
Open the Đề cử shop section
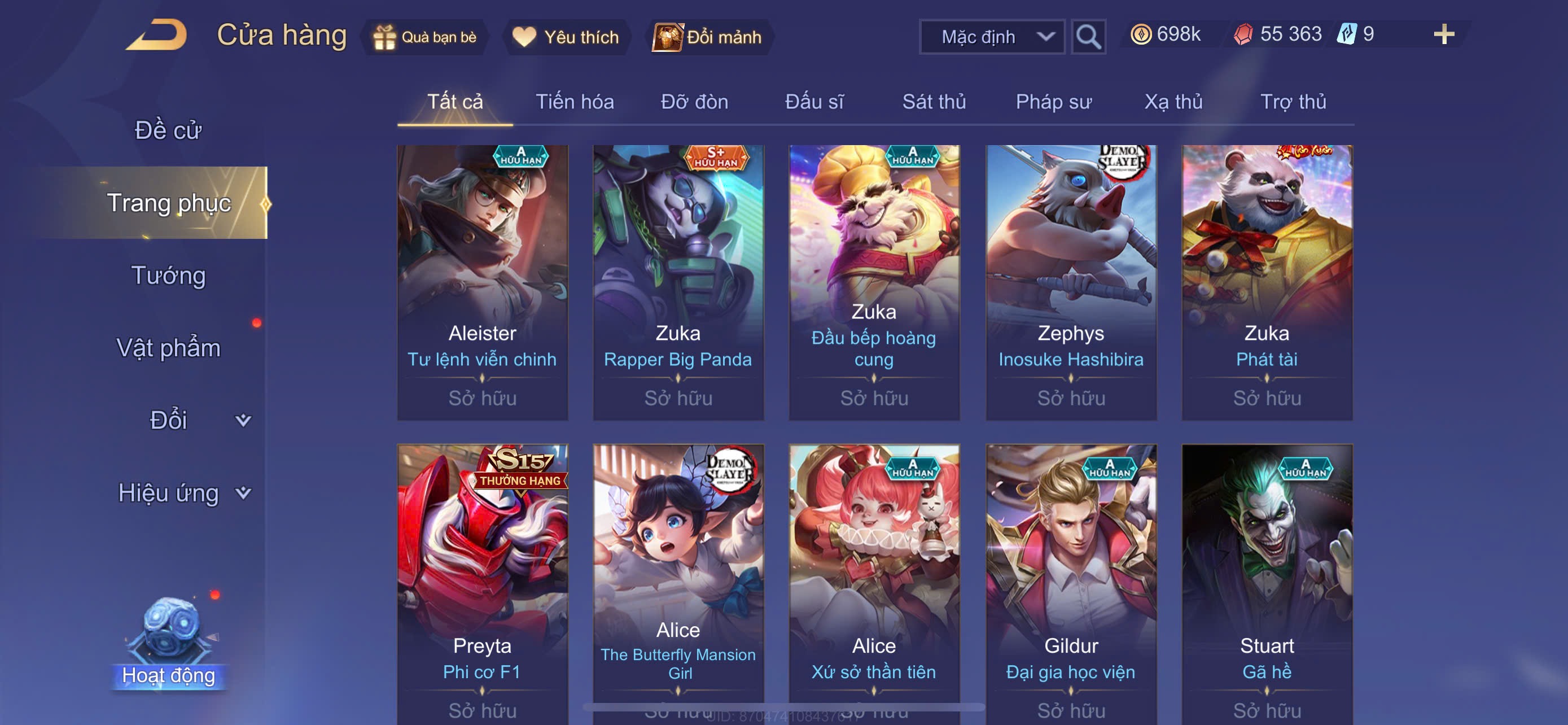point(168,130)
